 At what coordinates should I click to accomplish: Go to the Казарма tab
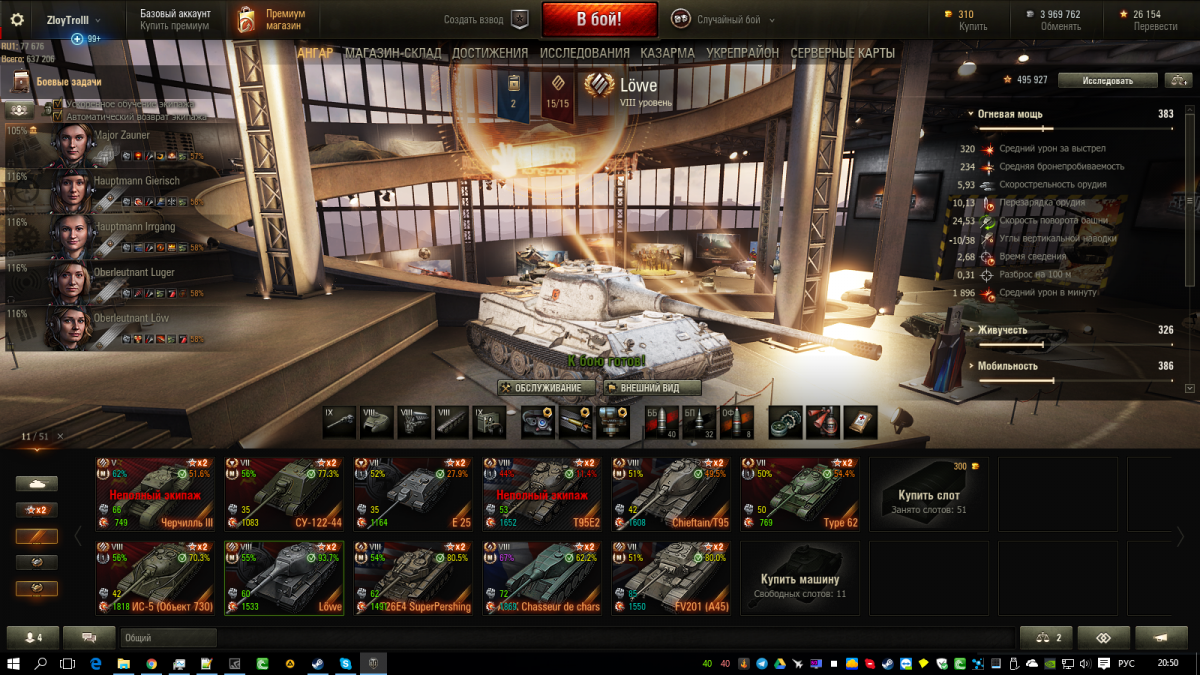(x=667, y=53)
